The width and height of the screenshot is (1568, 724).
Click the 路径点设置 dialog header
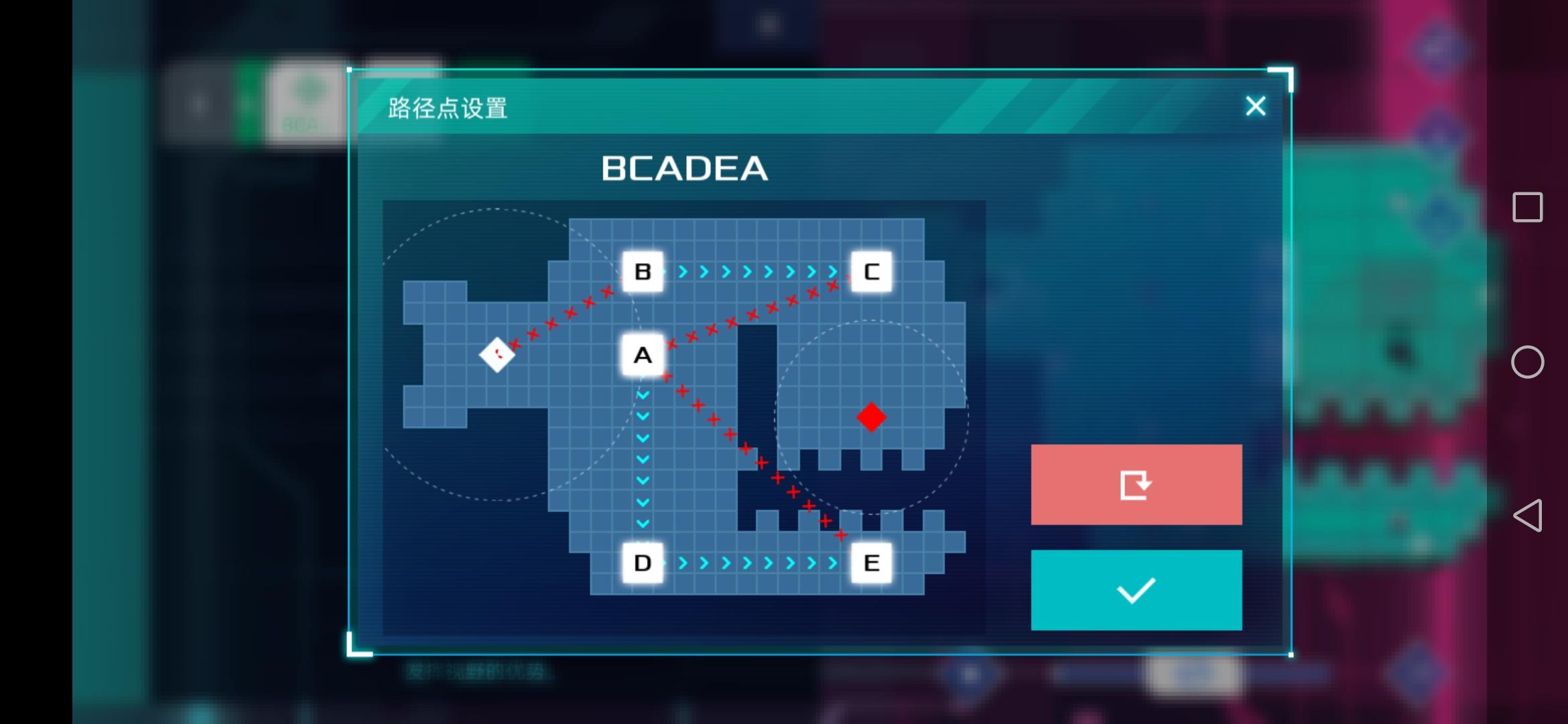[448, 107]
